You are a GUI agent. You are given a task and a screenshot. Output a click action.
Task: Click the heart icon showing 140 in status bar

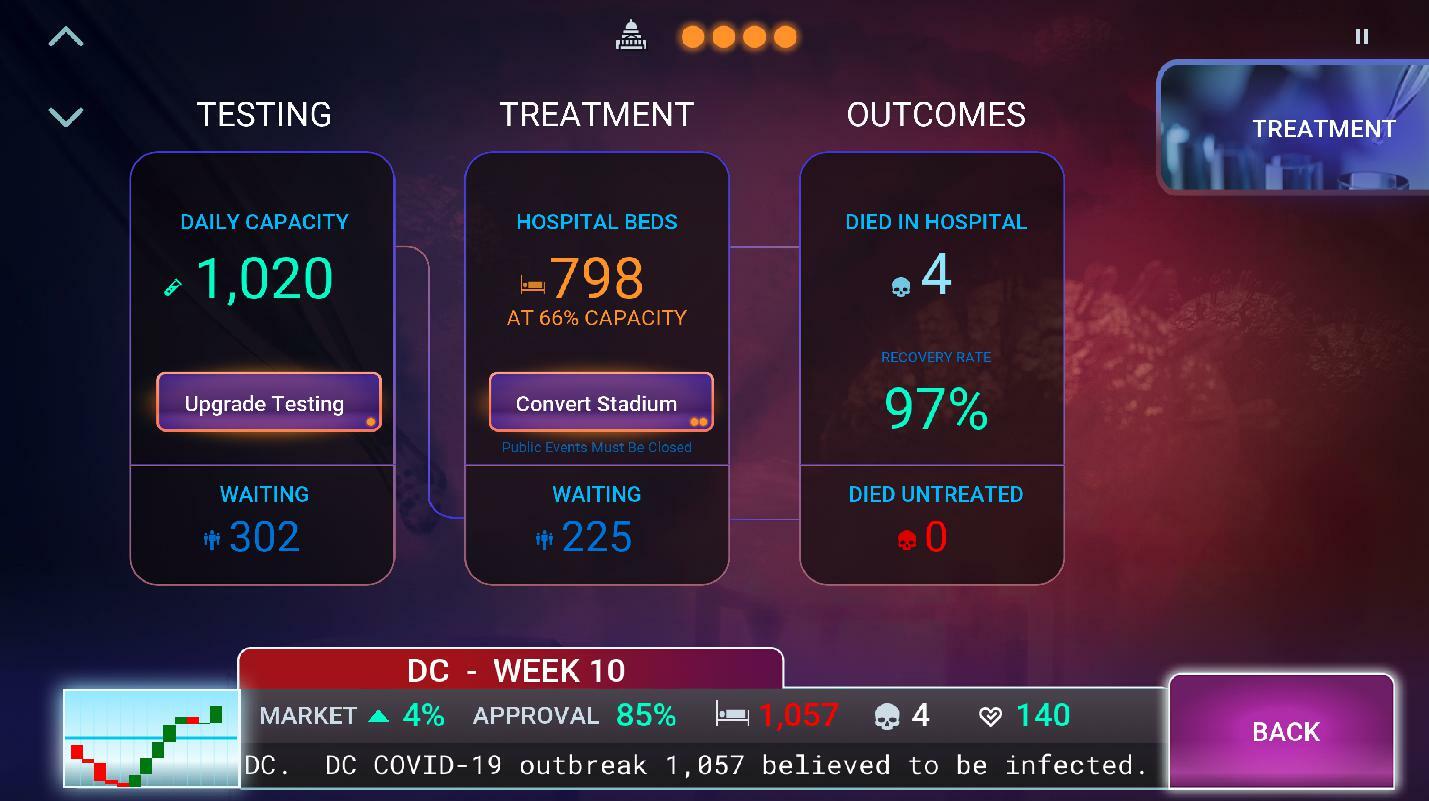989,715
